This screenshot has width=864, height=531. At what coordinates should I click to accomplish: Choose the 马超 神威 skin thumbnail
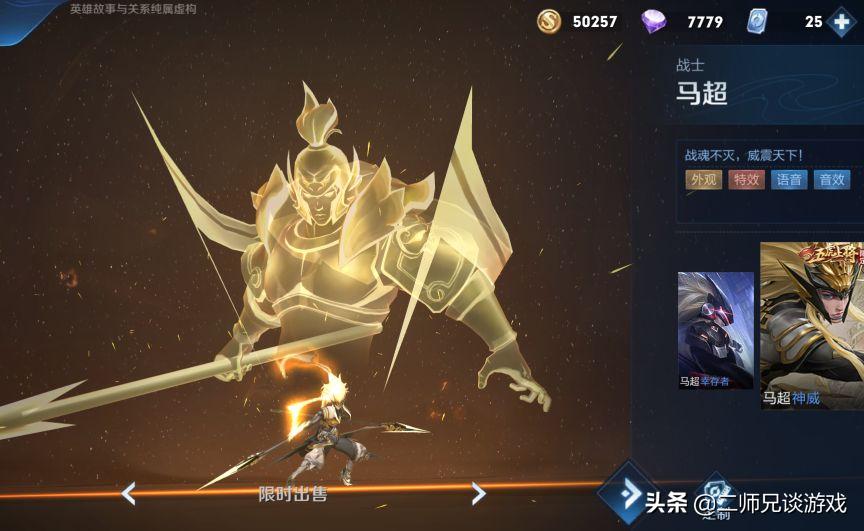click(812, 326)
